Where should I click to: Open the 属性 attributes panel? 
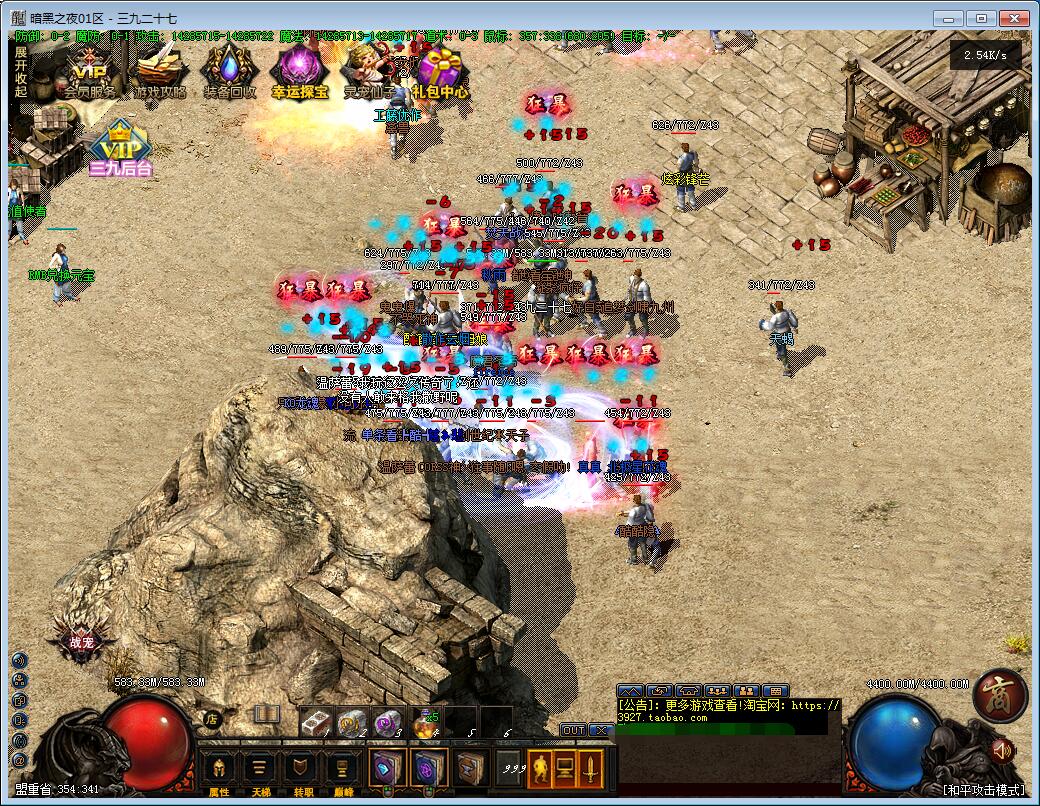(219, 771)
